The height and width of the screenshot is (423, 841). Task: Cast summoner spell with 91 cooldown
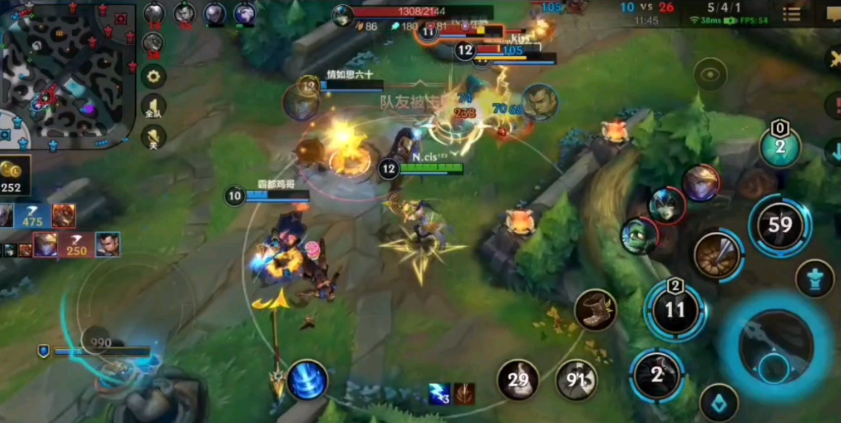point(577,380)
